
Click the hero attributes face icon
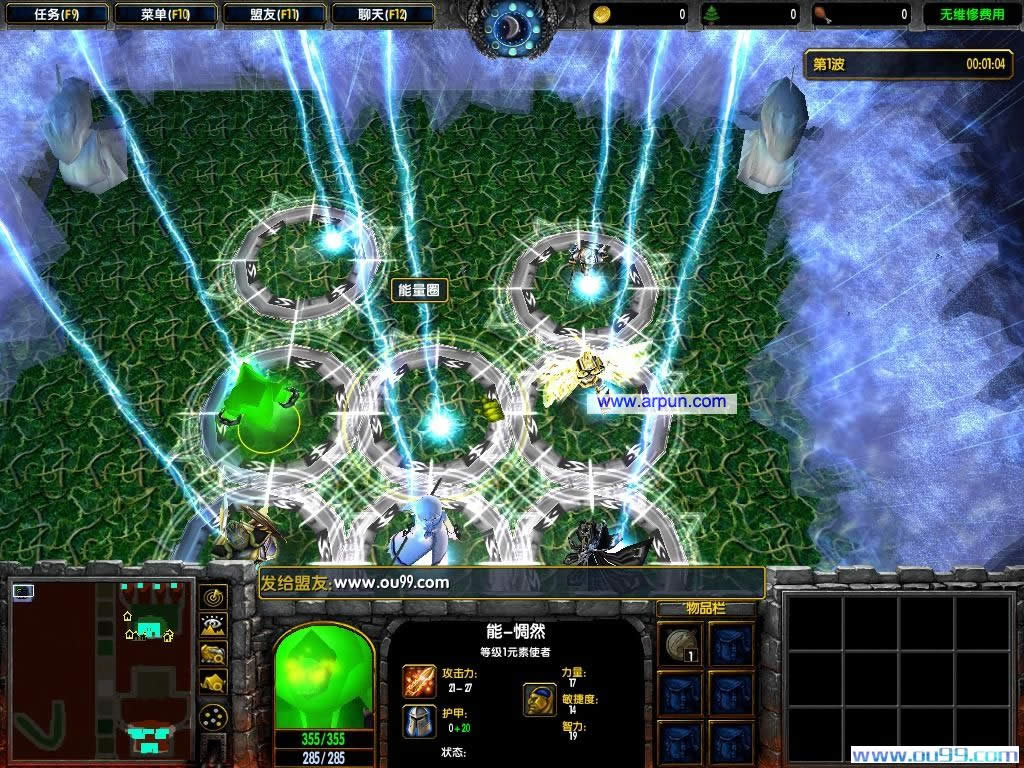[540, 699]
